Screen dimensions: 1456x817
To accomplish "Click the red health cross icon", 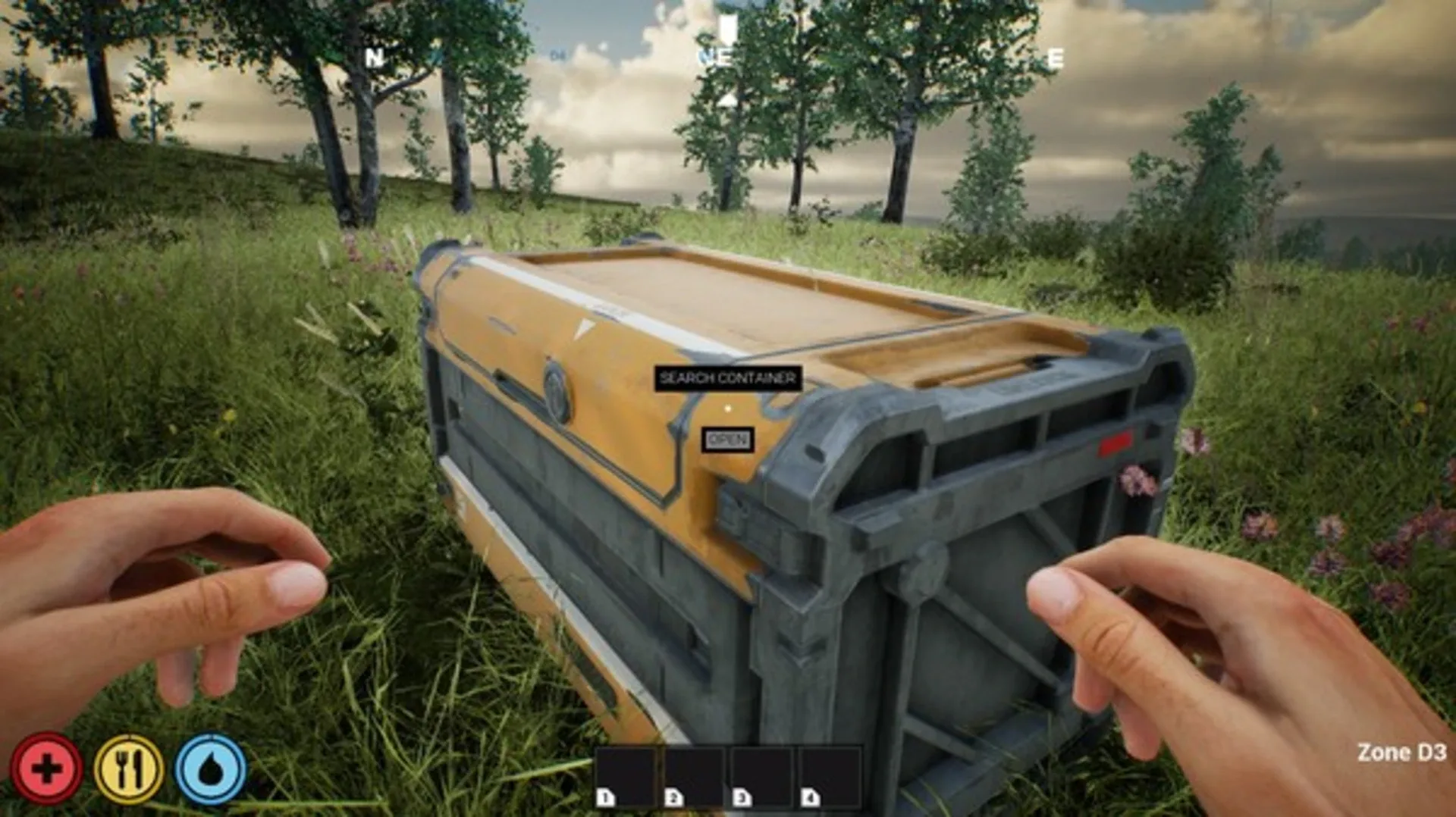I will [x=47, y=767].
